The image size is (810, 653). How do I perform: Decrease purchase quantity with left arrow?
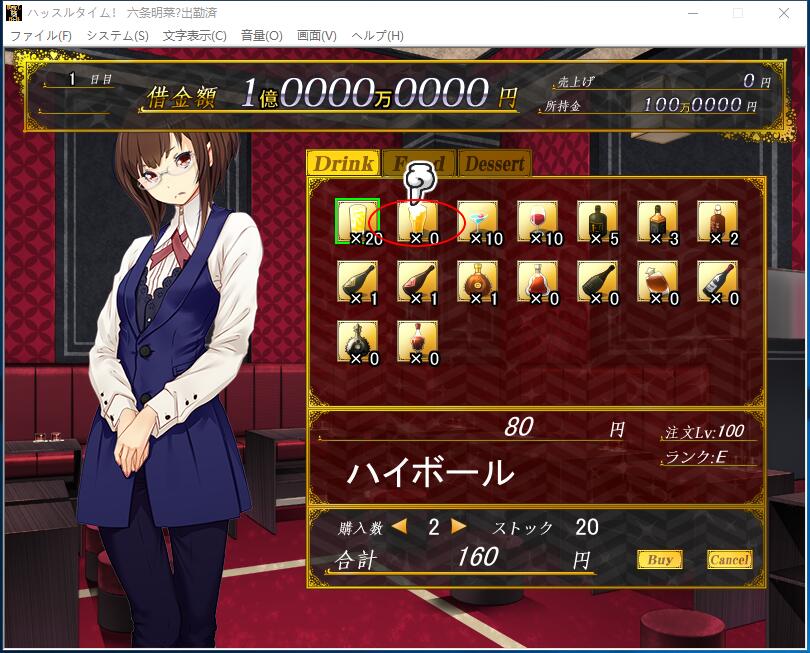click(x=400, y=526)
